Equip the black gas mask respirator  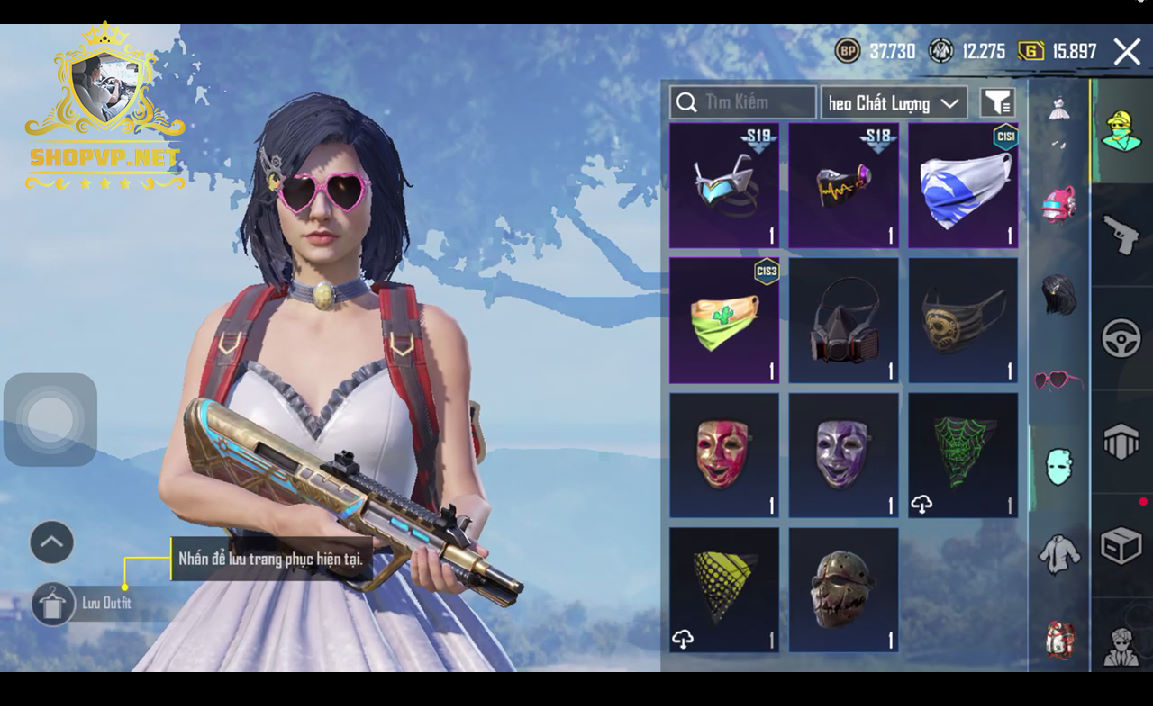(843, 320)
